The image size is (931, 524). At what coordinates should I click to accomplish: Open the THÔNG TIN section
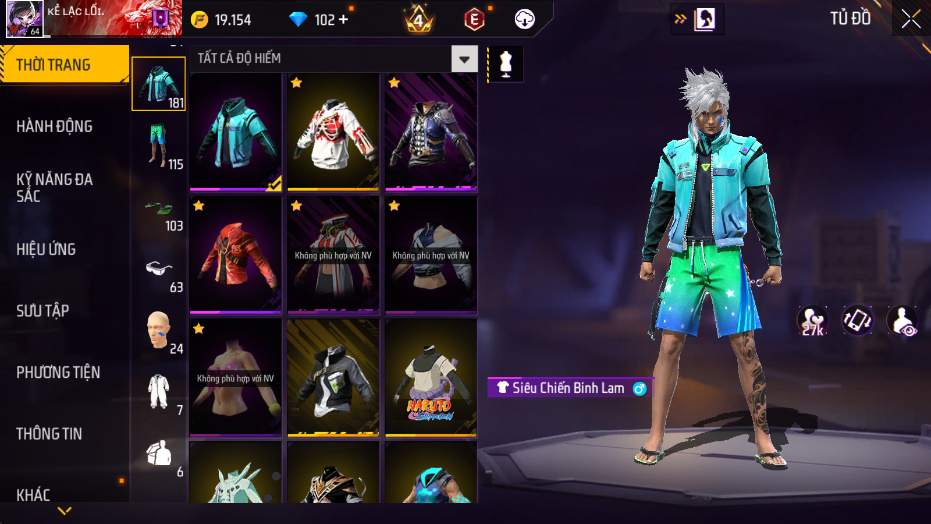pos(49,434)
